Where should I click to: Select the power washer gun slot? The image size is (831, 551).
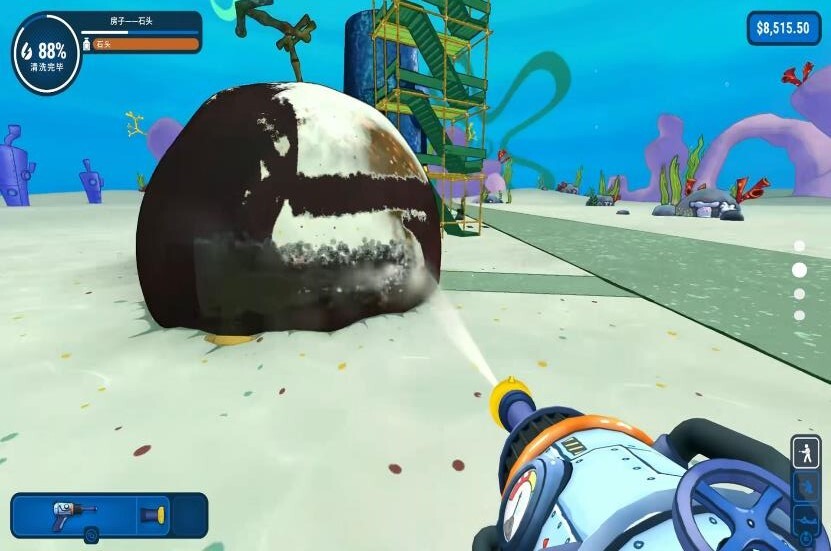74,514
